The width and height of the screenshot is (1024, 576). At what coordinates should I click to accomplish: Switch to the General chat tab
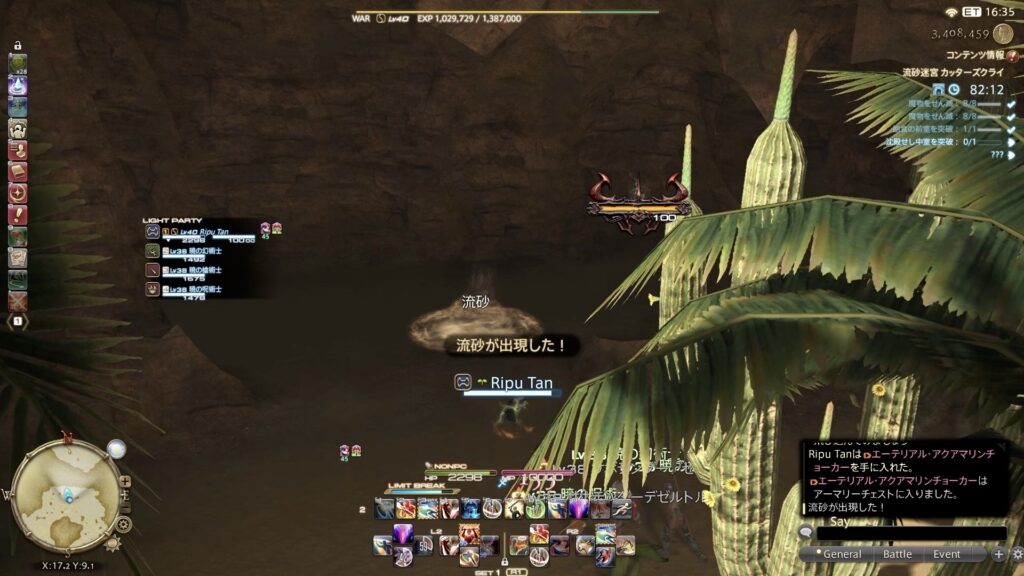coord(842,554)
